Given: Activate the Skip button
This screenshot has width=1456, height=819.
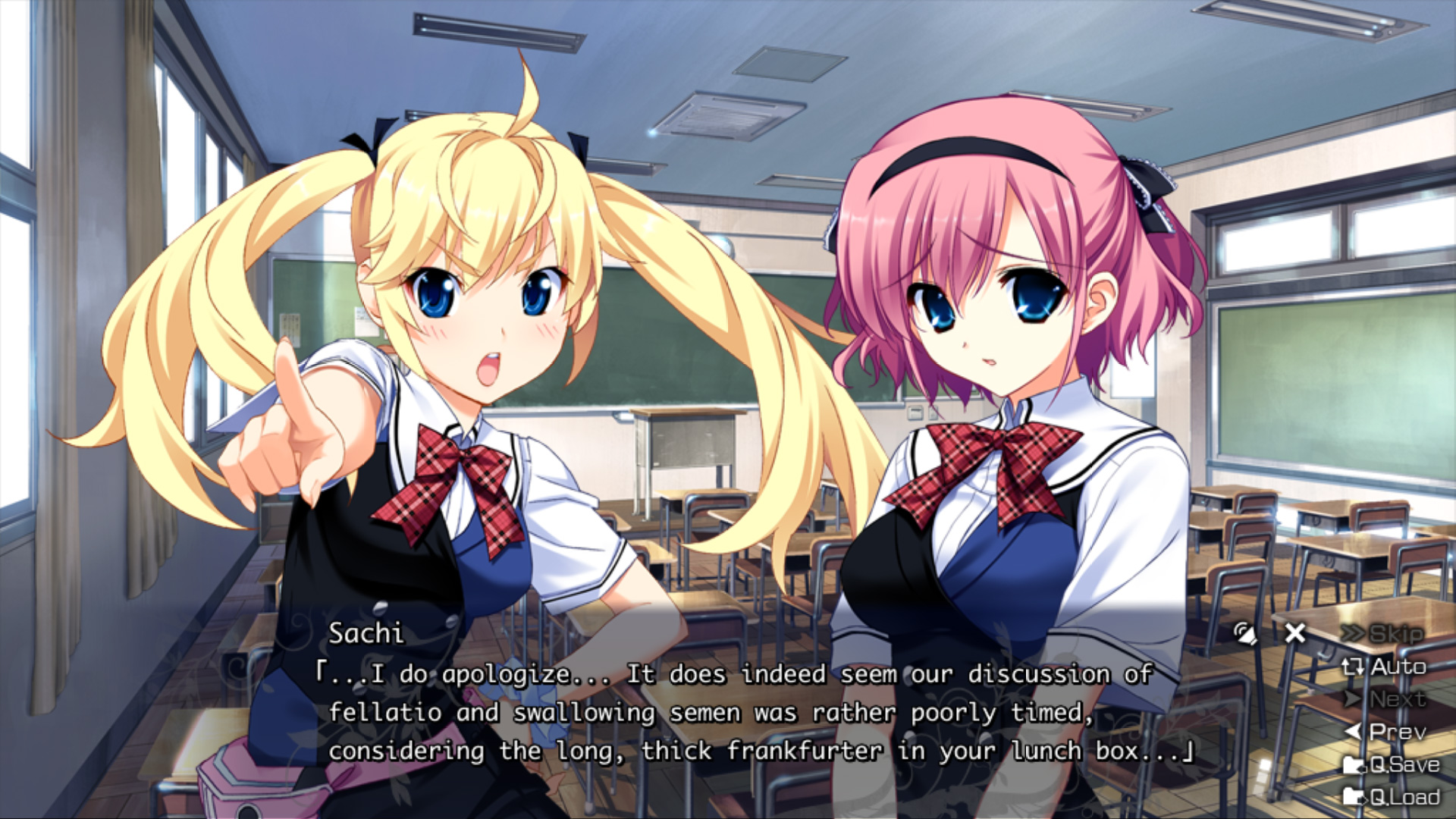Looking at the screenshot, I should (x=1383, y=634).
